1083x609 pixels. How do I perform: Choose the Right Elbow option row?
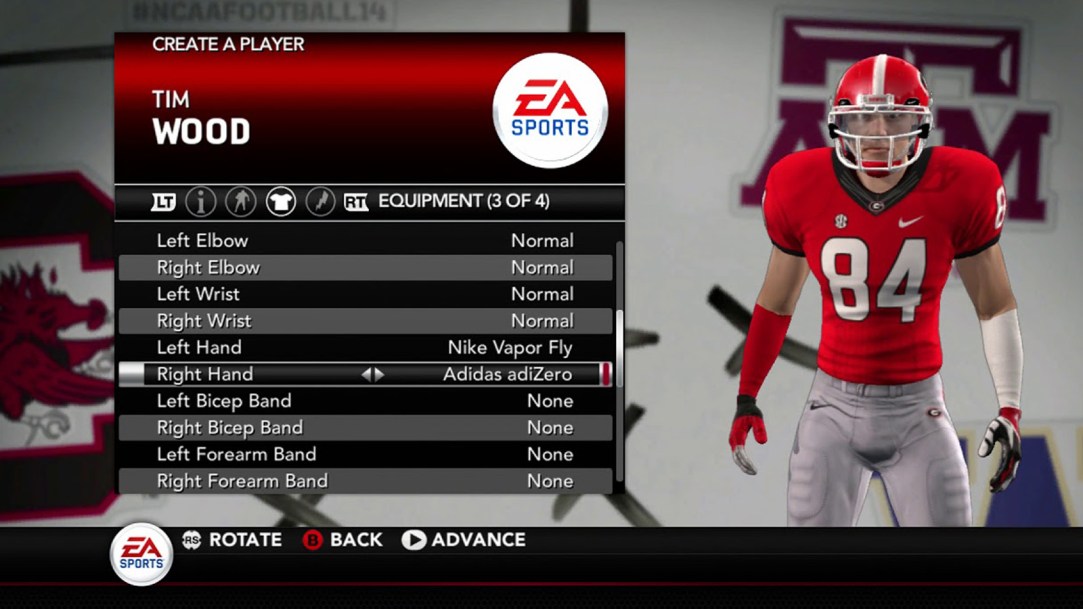365,268
